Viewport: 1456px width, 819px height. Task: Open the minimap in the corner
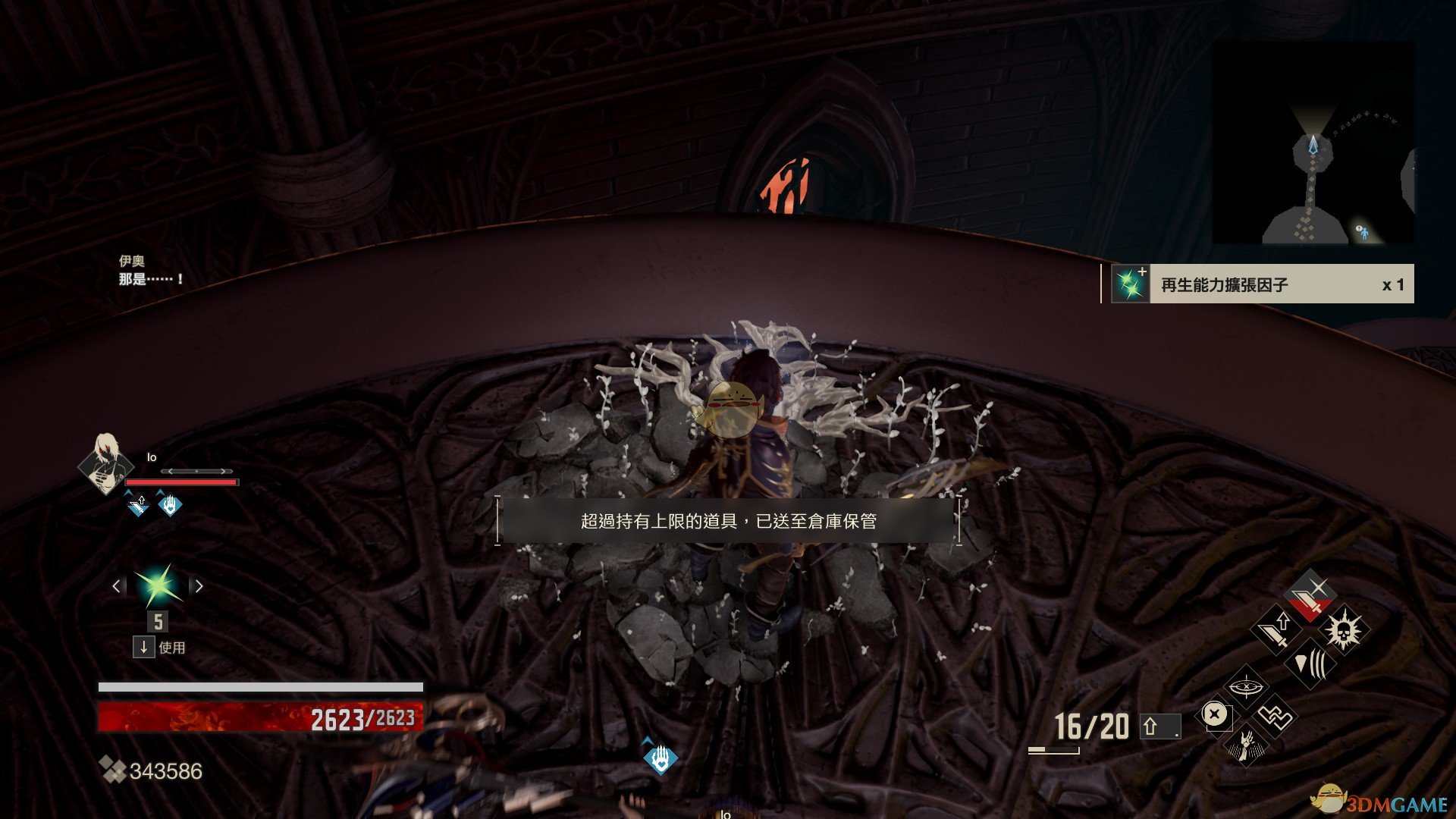tap(1313, 143)
